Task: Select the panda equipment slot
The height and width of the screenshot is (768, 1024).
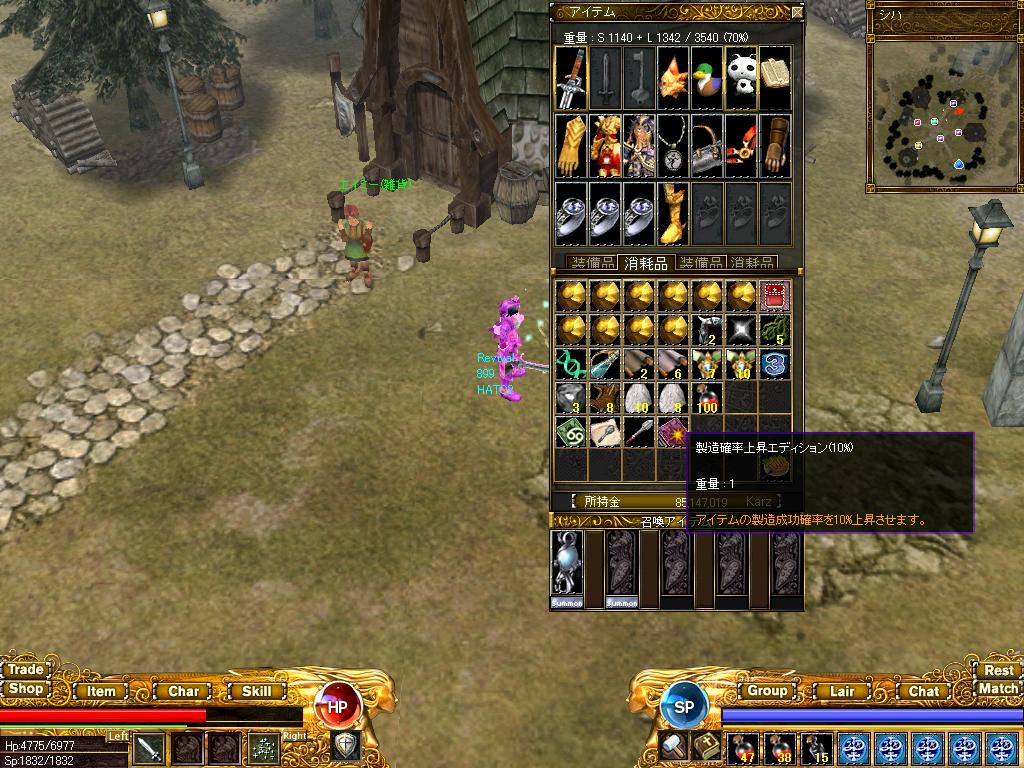Action: click(741, 78)
